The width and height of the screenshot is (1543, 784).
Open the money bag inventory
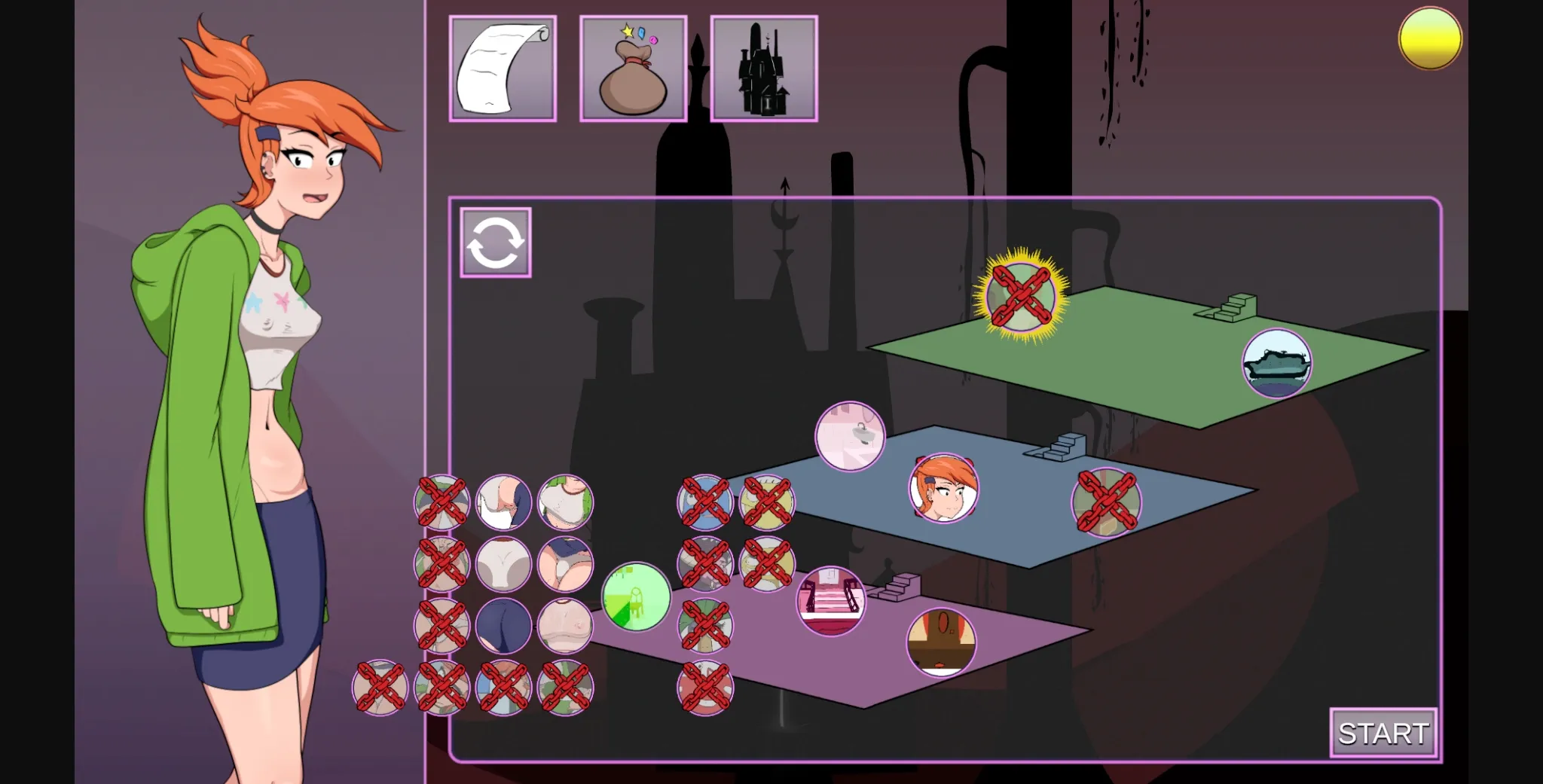633,67
